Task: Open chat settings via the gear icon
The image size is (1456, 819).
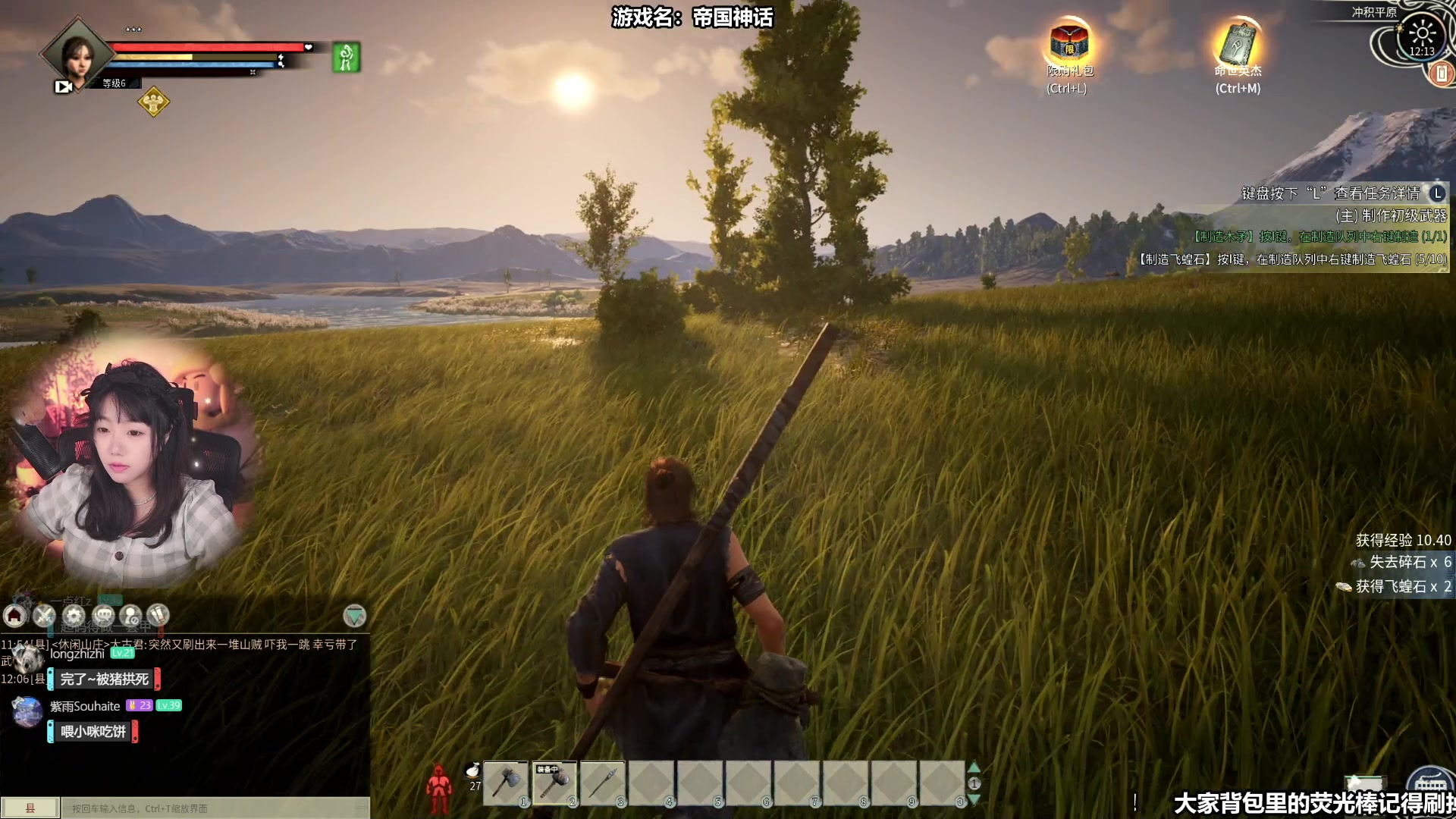Action: (74, 616)
